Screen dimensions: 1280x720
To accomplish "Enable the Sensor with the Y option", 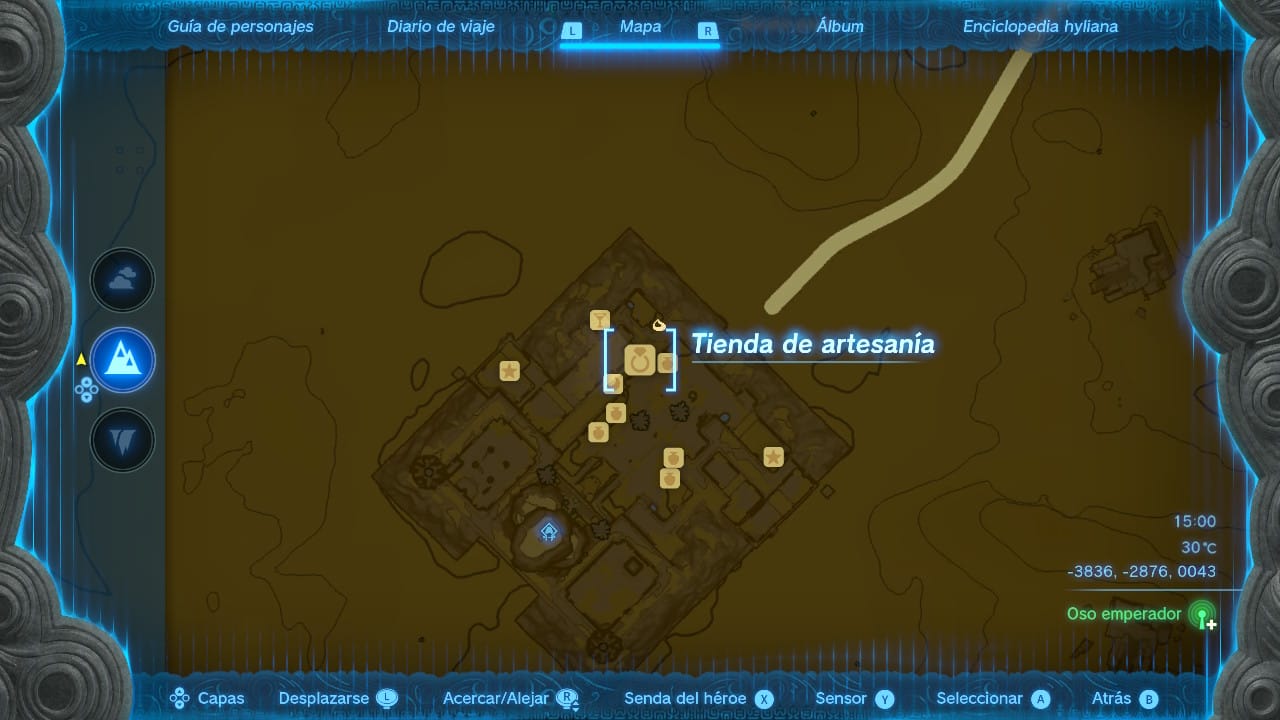I will [853, 698].
